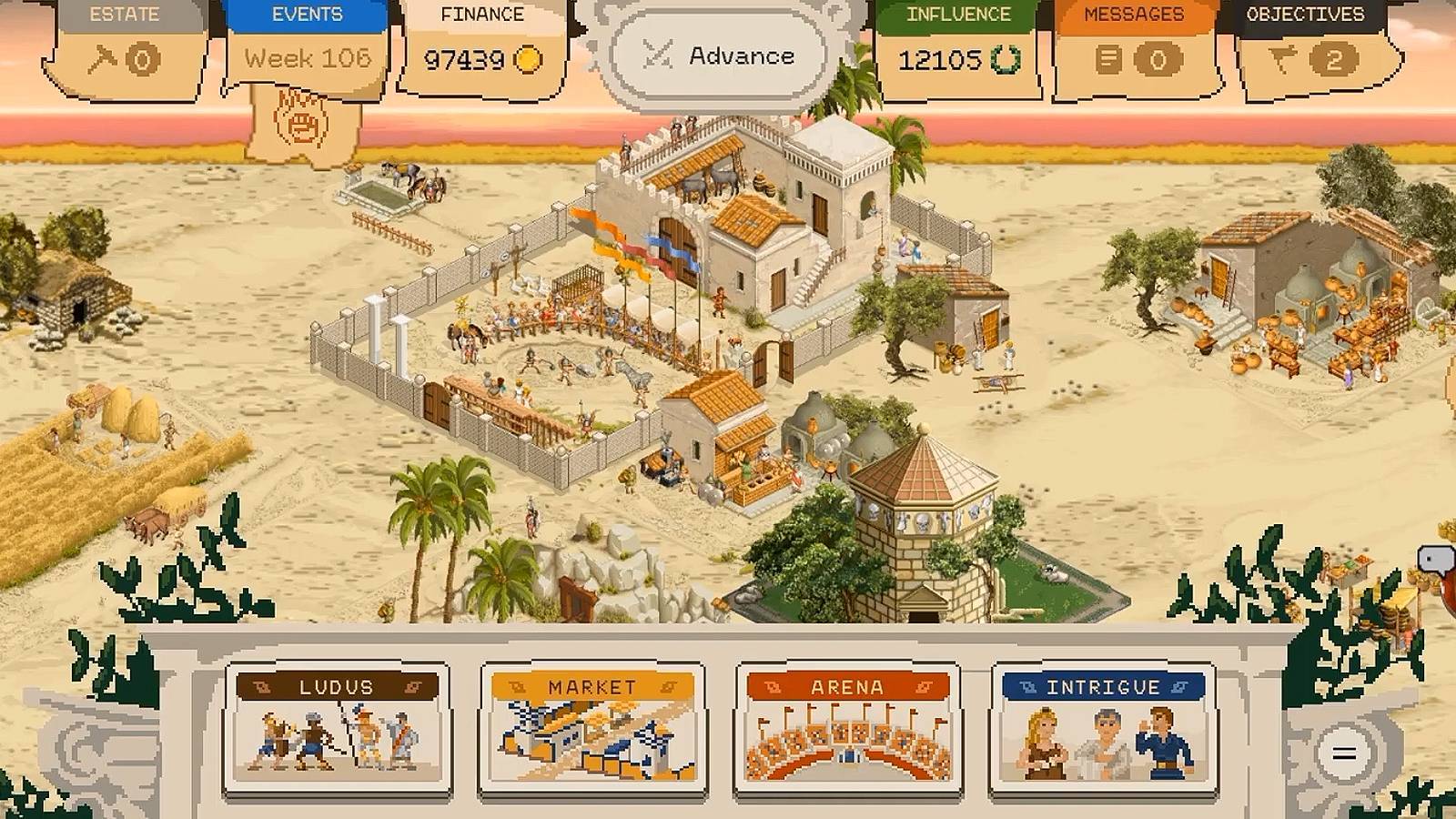Click the scroll icon left of INTRIGUE title

(1028, 684)
